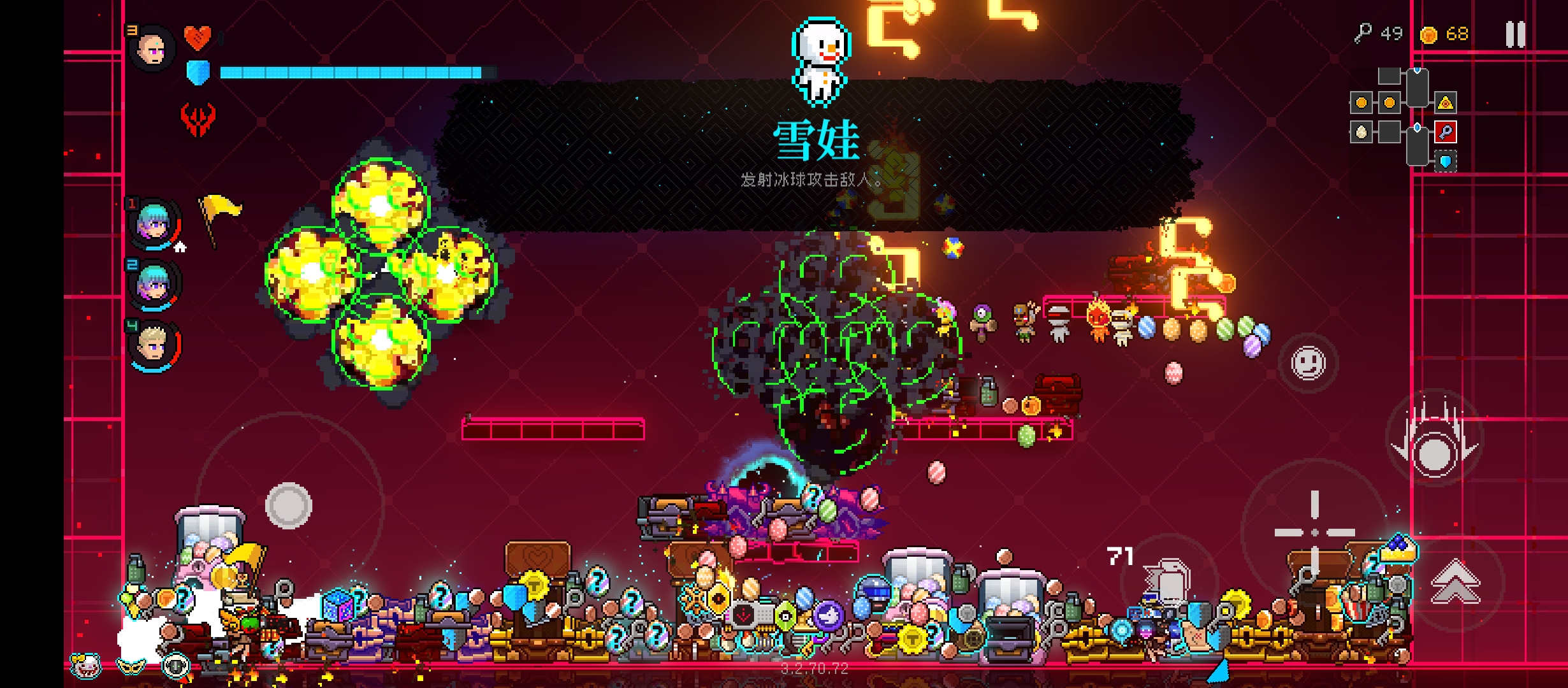Tap the crosshair aim and fire control
Screen dimensions: 1568x688
(x=1314, y=531)
